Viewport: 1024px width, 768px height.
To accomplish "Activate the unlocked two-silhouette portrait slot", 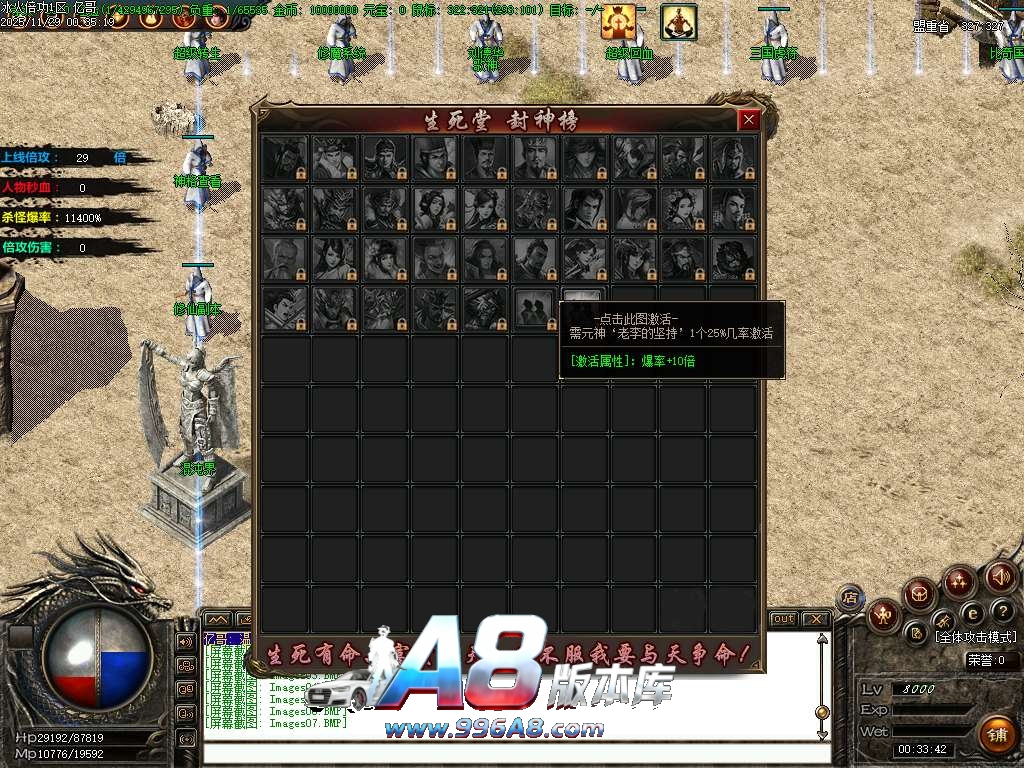I will [535, 308].
